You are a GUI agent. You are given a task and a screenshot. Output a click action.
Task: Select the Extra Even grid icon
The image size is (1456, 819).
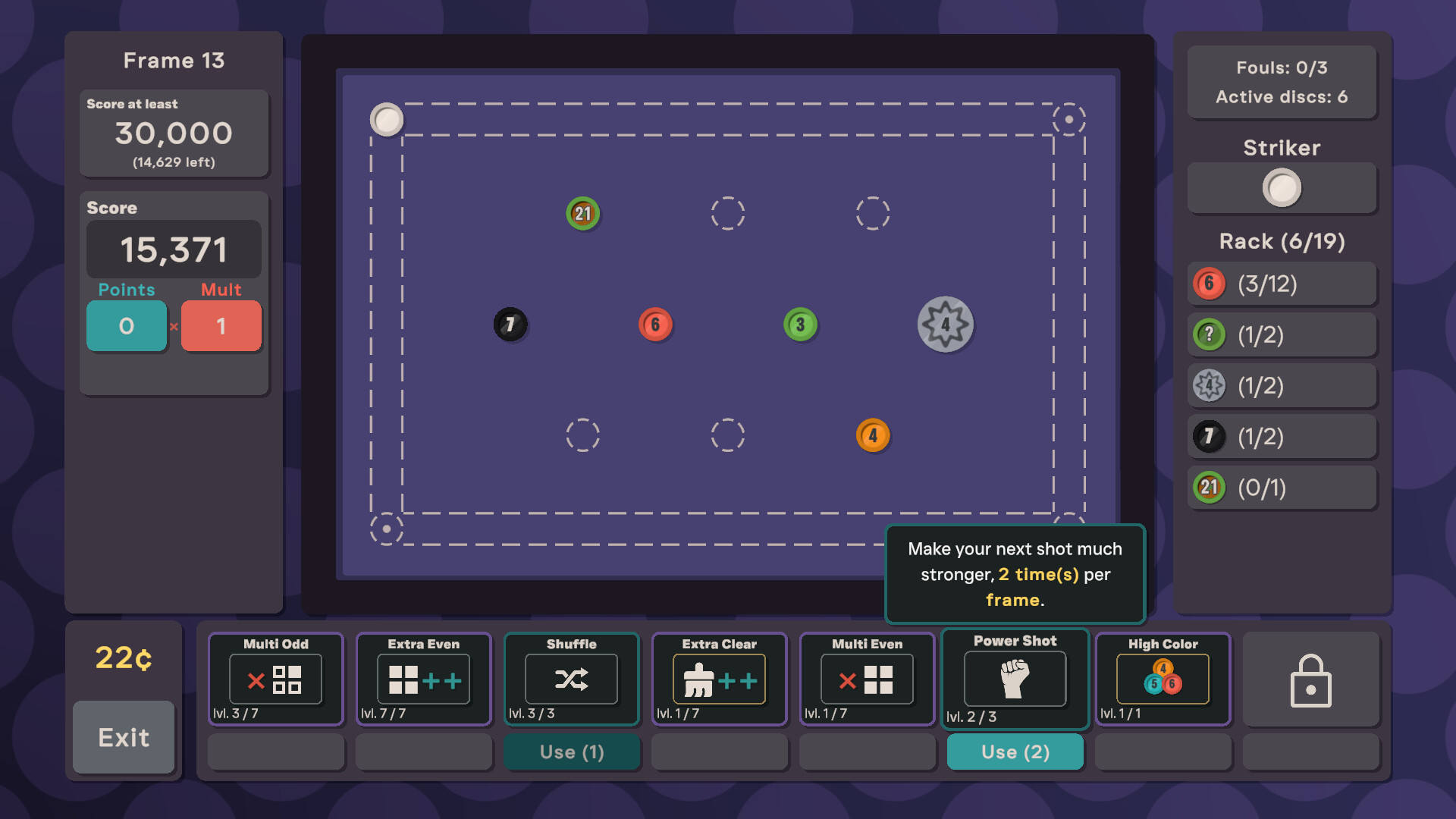pyautogui.click(x=423, y=679)
